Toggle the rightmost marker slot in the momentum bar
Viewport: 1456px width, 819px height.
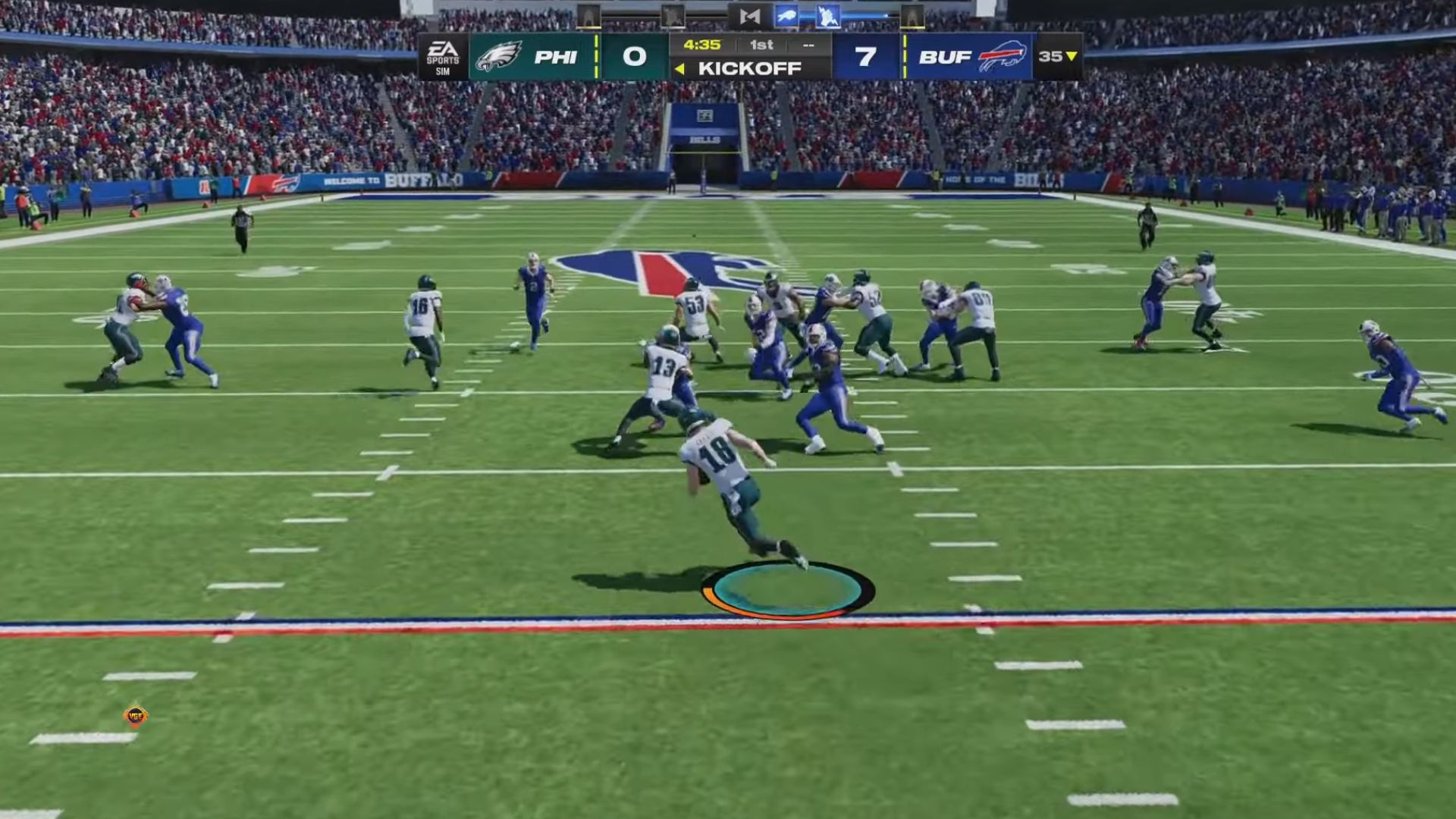click(912, 17)
